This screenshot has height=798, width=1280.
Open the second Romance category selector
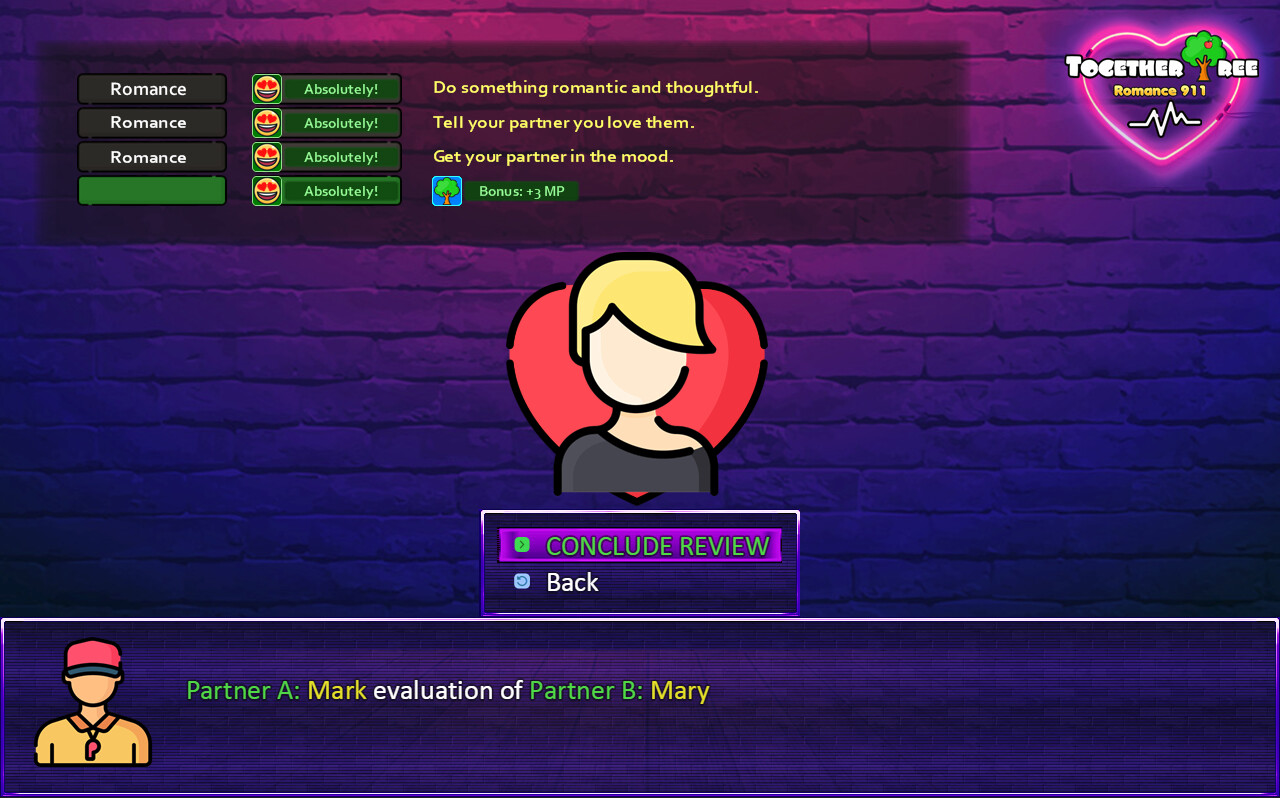(151, 122)
